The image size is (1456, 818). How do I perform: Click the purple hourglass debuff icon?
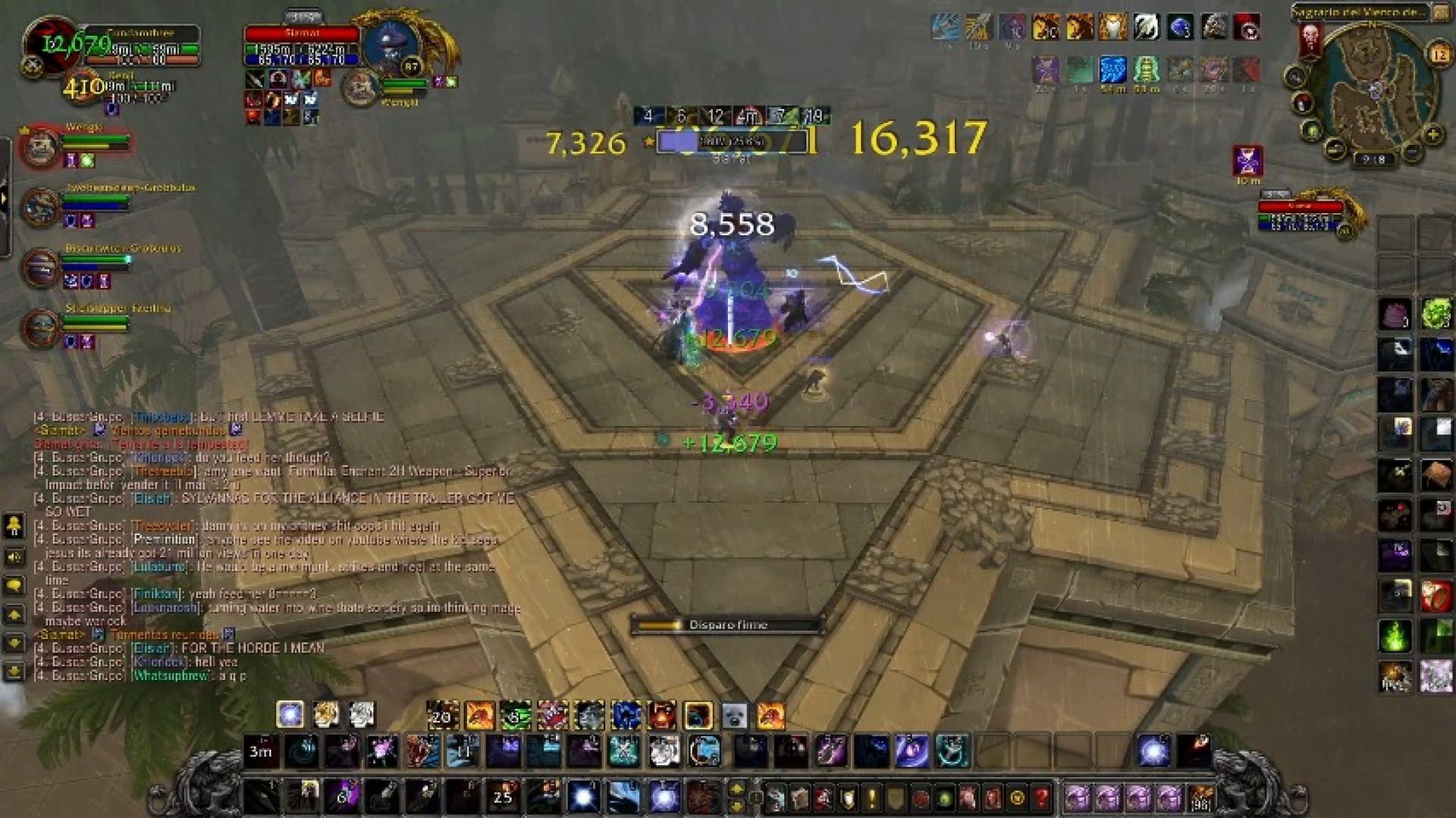tap(1247, 161)
